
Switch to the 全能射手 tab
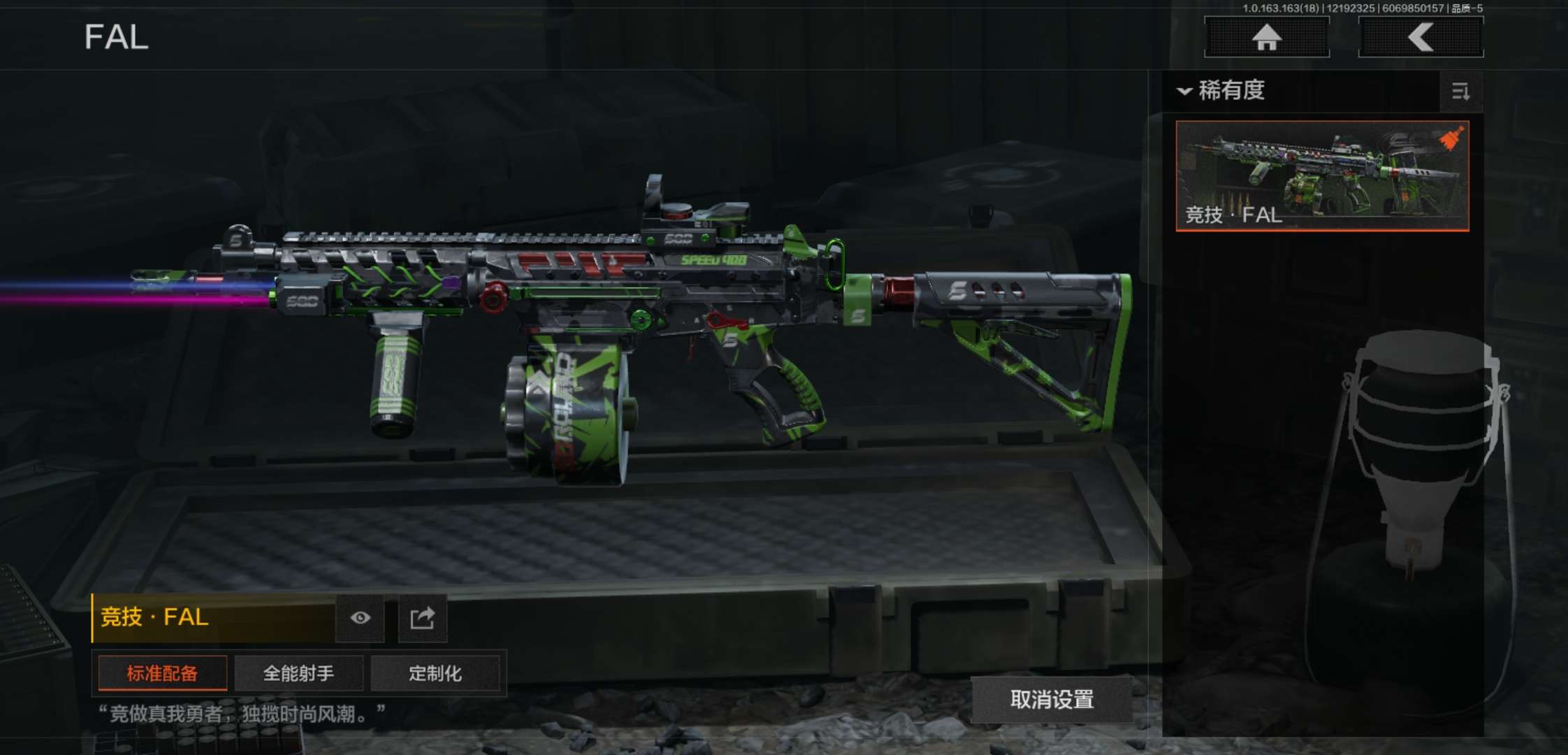coord(298,673)
